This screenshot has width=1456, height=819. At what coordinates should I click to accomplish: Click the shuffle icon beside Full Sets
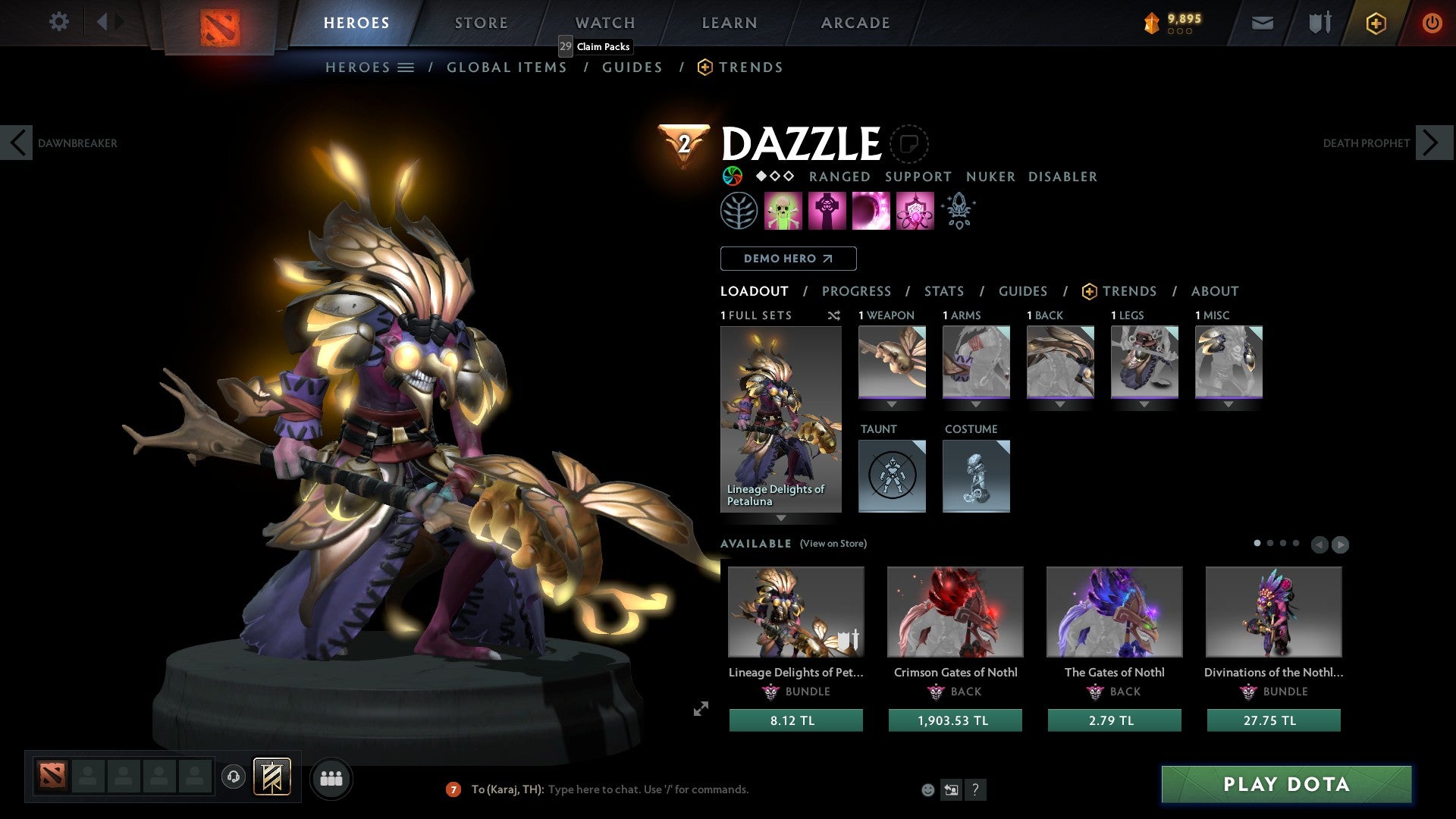coord(834,315)
